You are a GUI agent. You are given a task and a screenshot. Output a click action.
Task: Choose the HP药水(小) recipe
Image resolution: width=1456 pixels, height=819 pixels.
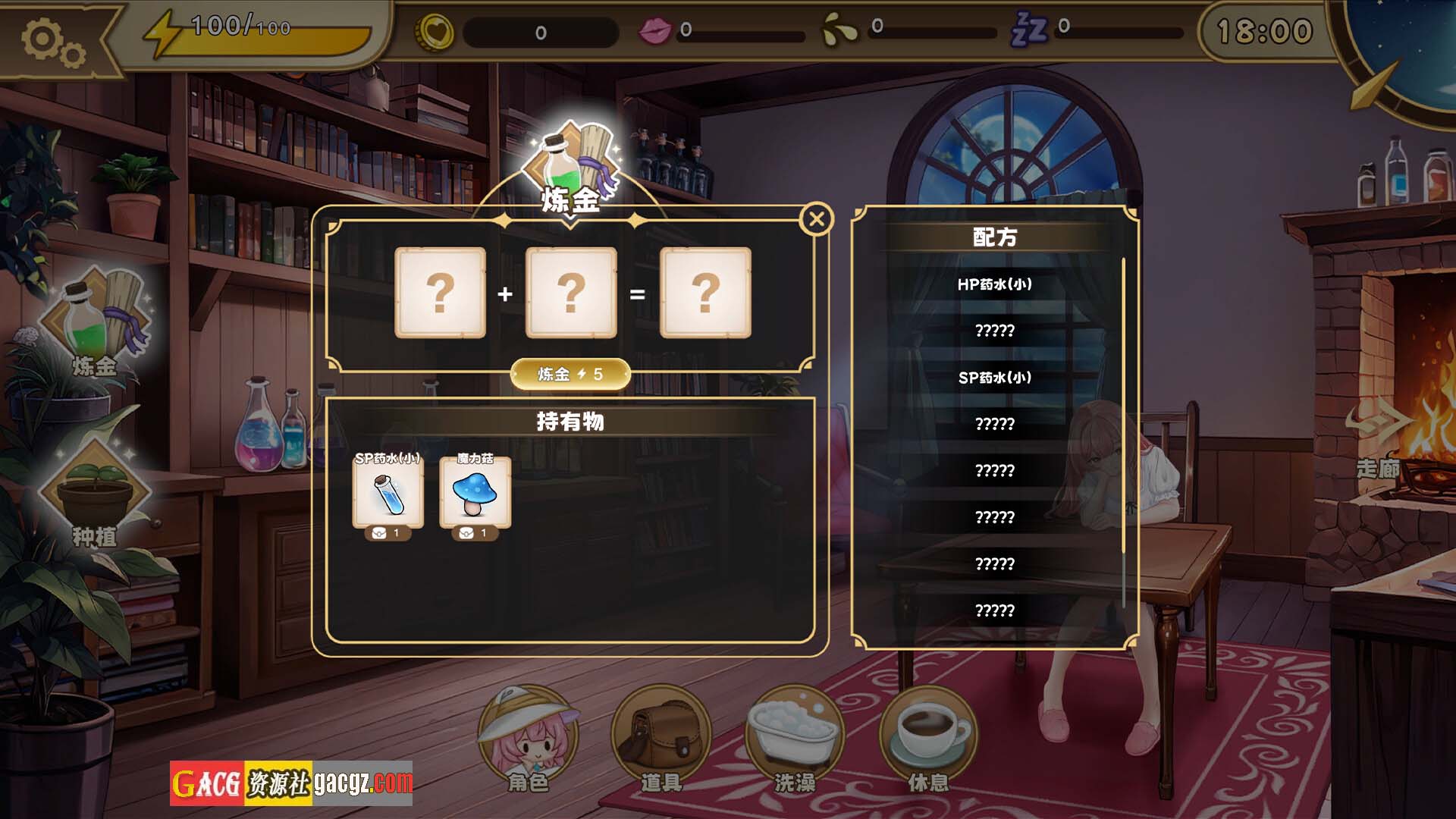click(x=994, y=284)
